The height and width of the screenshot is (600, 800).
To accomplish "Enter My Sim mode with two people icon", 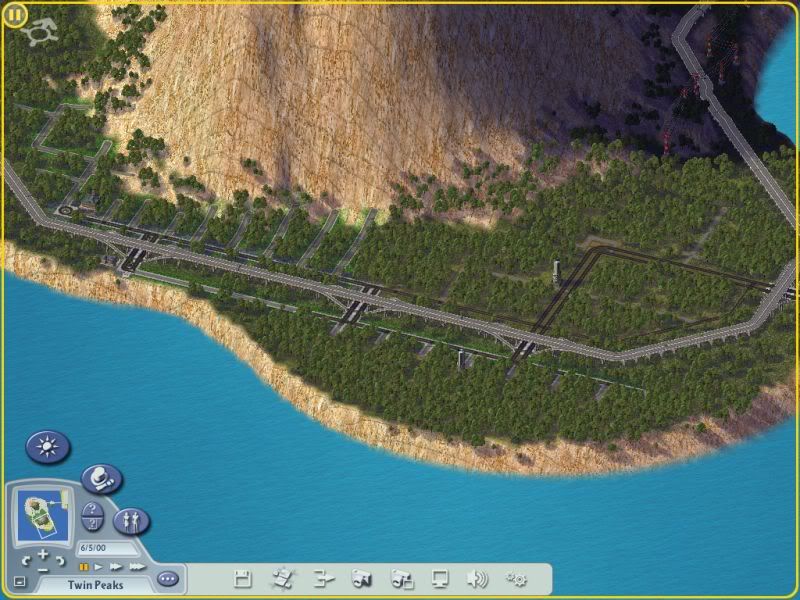I will coord(131,520).
